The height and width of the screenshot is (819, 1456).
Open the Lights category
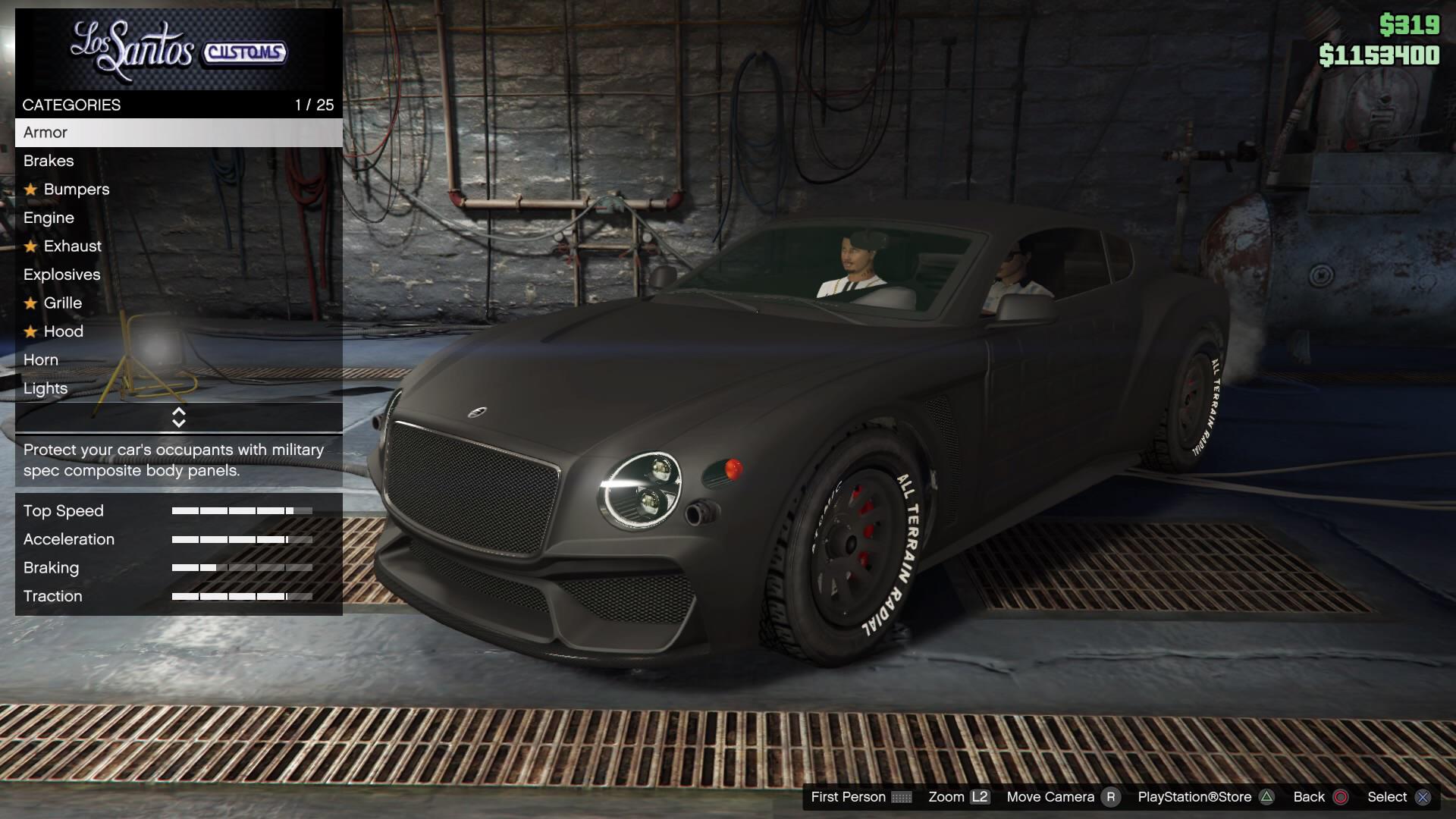46,388
